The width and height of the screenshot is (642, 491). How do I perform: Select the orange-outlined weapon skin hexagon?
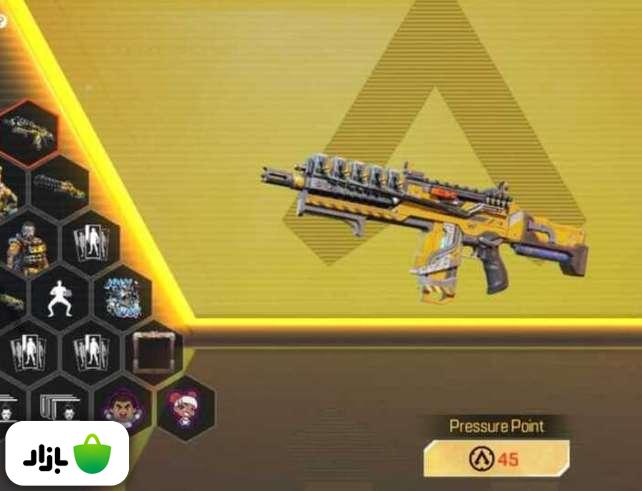[x=27, y=131]
